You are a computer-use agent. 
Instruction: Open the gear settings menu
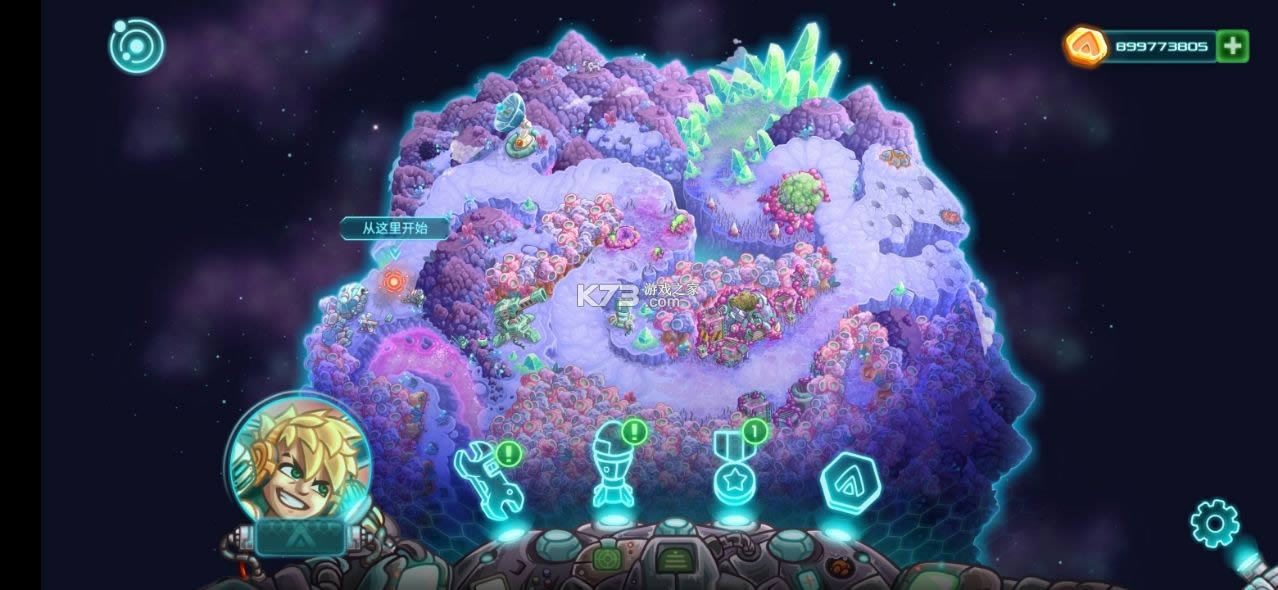1214,523
